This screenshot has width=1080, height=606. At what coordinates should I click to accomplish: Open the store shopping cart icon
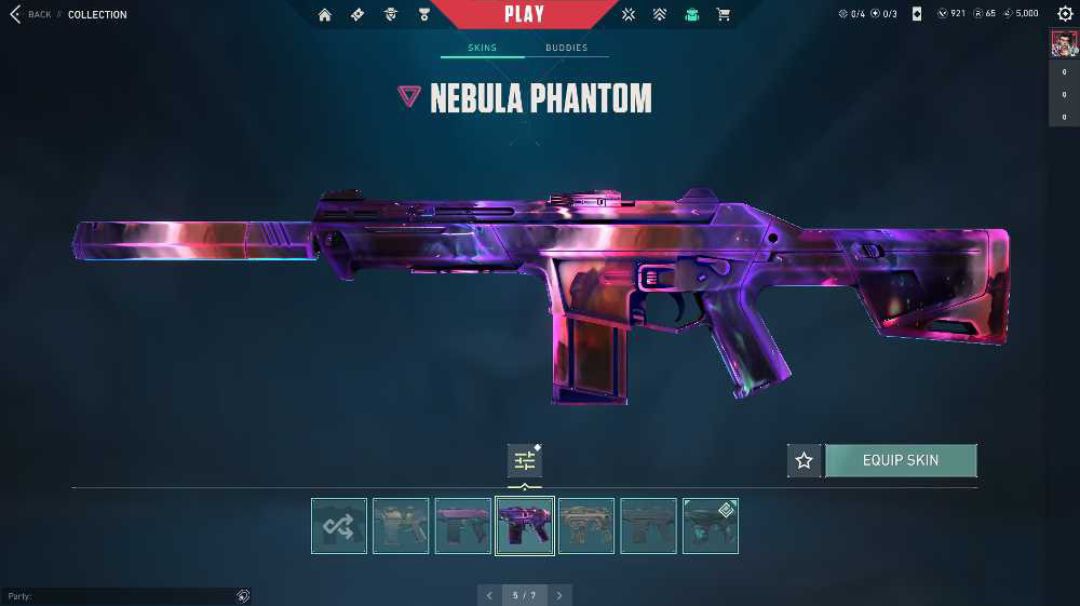coord(723,15)
